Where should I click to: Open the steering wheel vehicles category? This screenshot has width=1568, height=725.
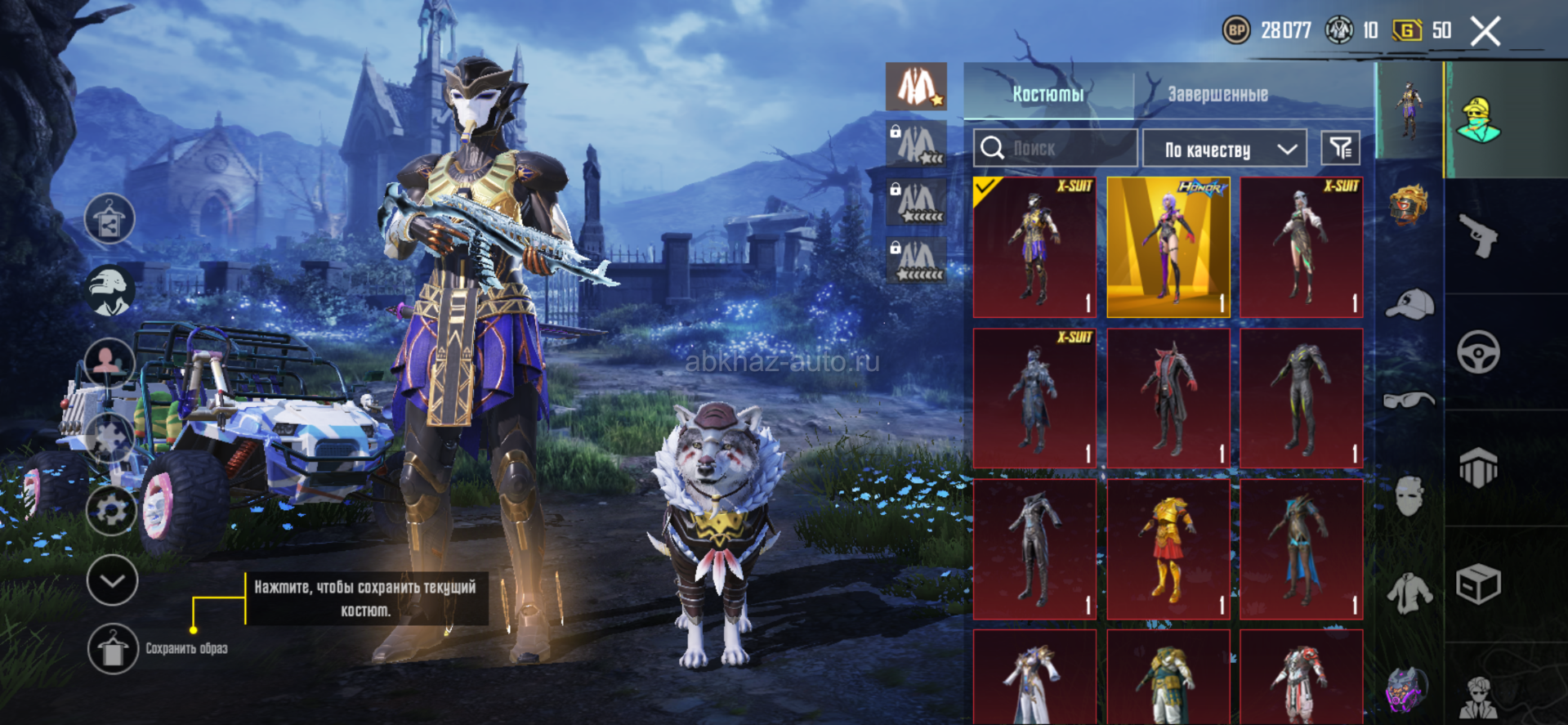[x=1479, y=352]
